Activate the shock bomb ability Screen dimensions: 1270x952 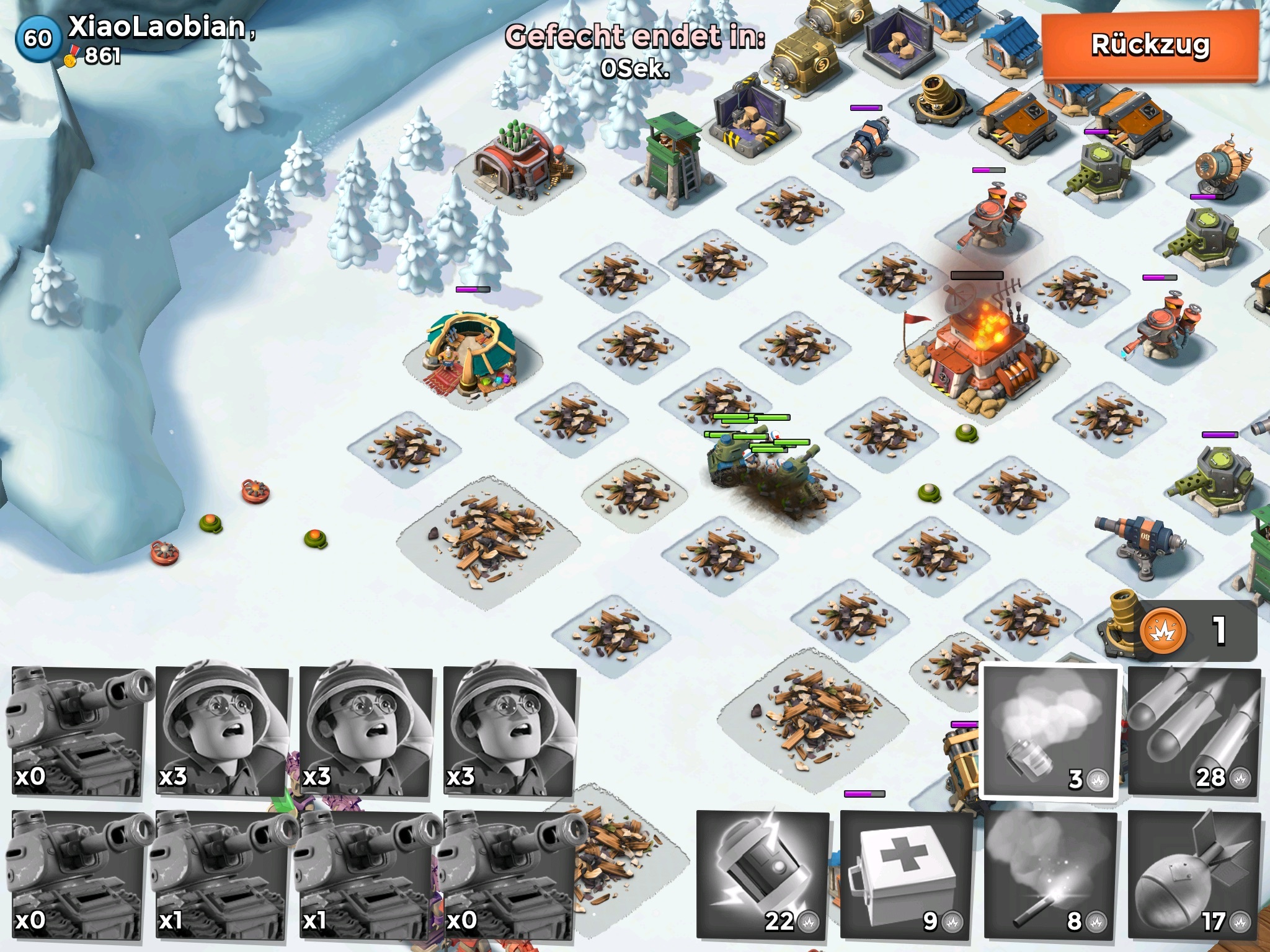(x=762, y=874)
